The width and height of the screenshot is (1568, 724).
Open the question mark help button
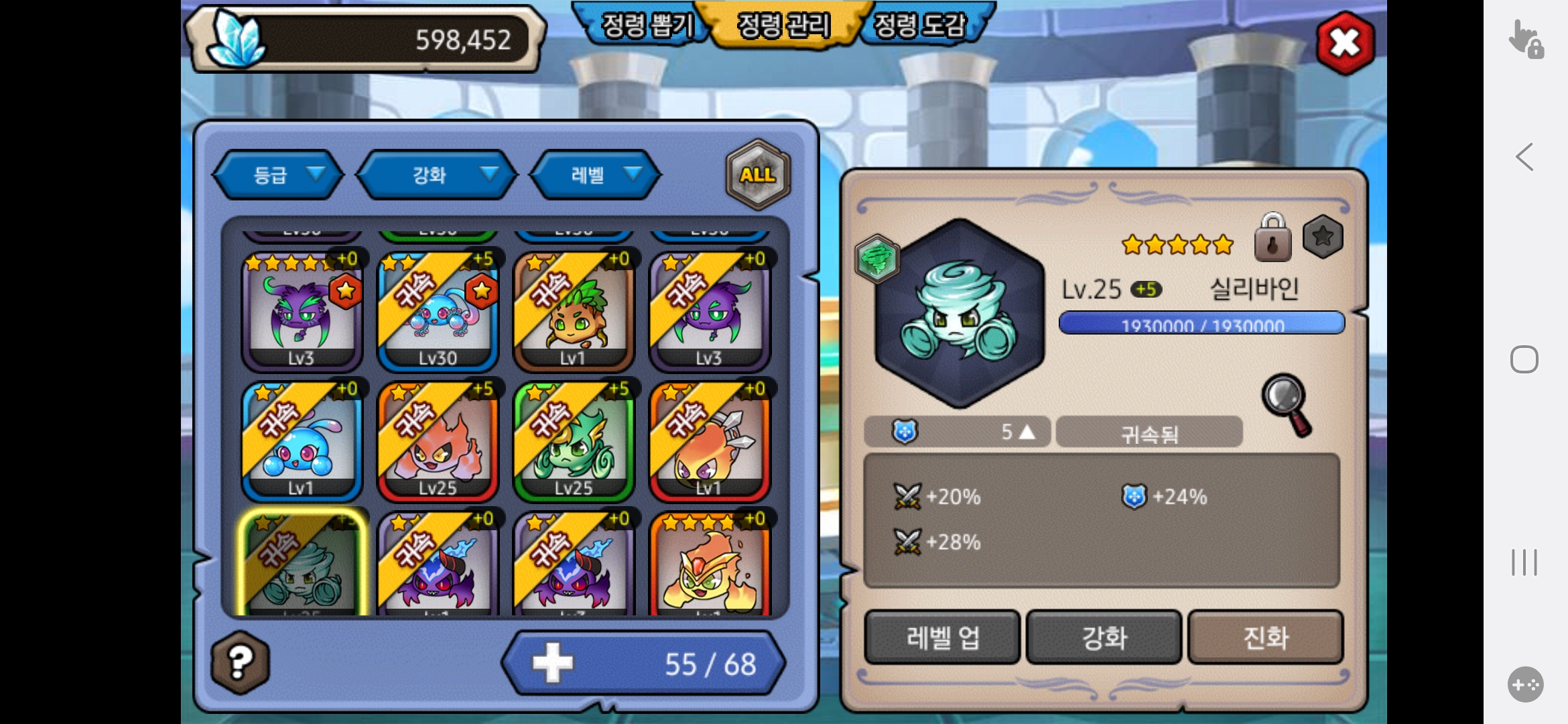[x=241, y=662]
